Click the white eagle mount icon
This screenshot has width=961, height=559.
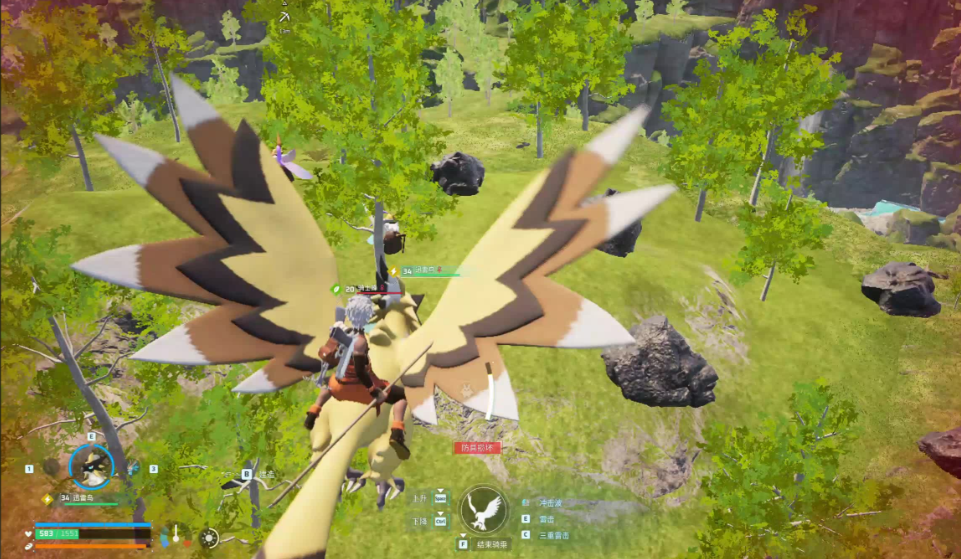[x=485, y=510]
